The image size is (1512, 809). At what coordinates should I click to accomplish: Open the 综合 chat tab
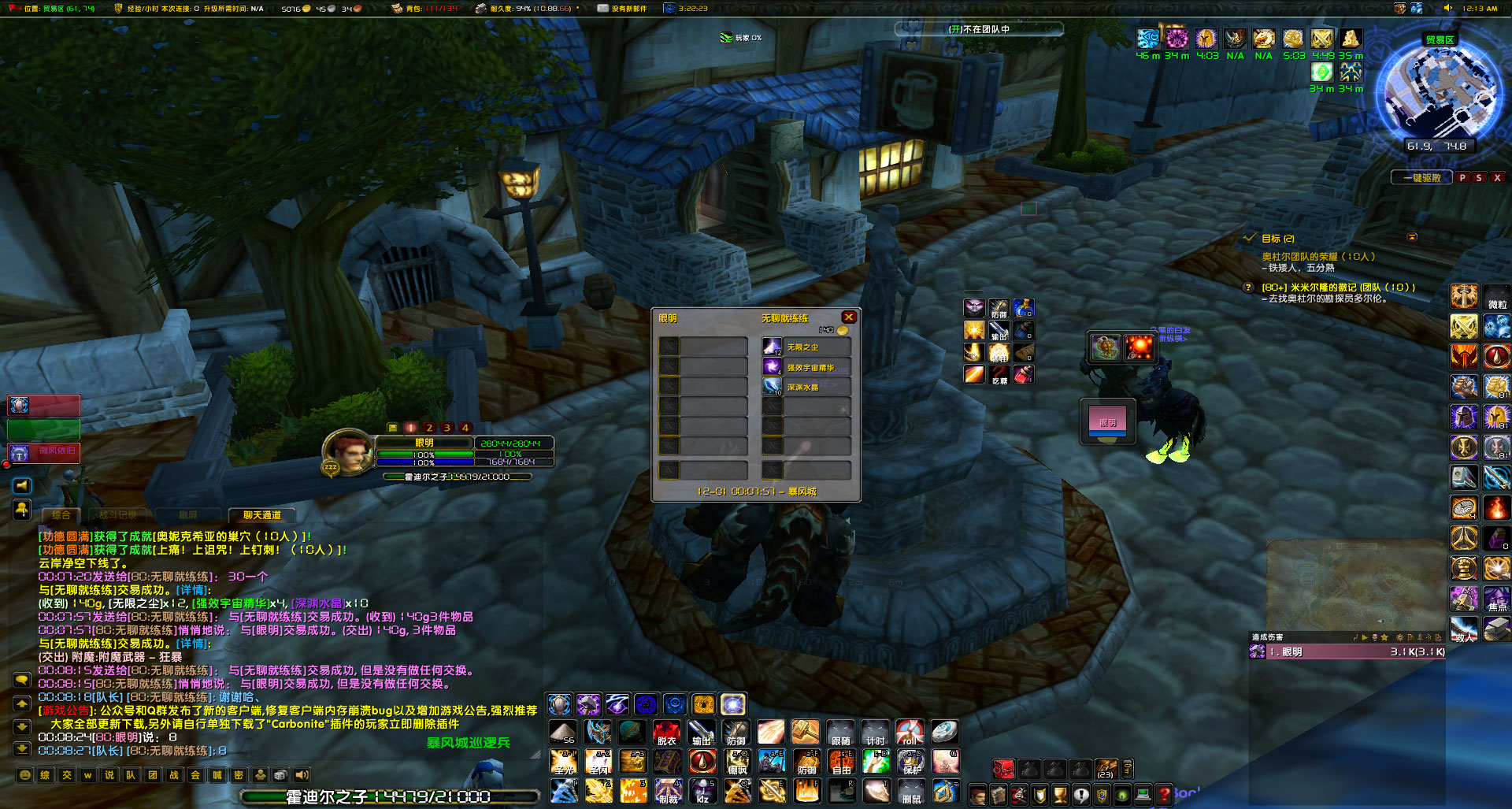[x=61, y=515]
